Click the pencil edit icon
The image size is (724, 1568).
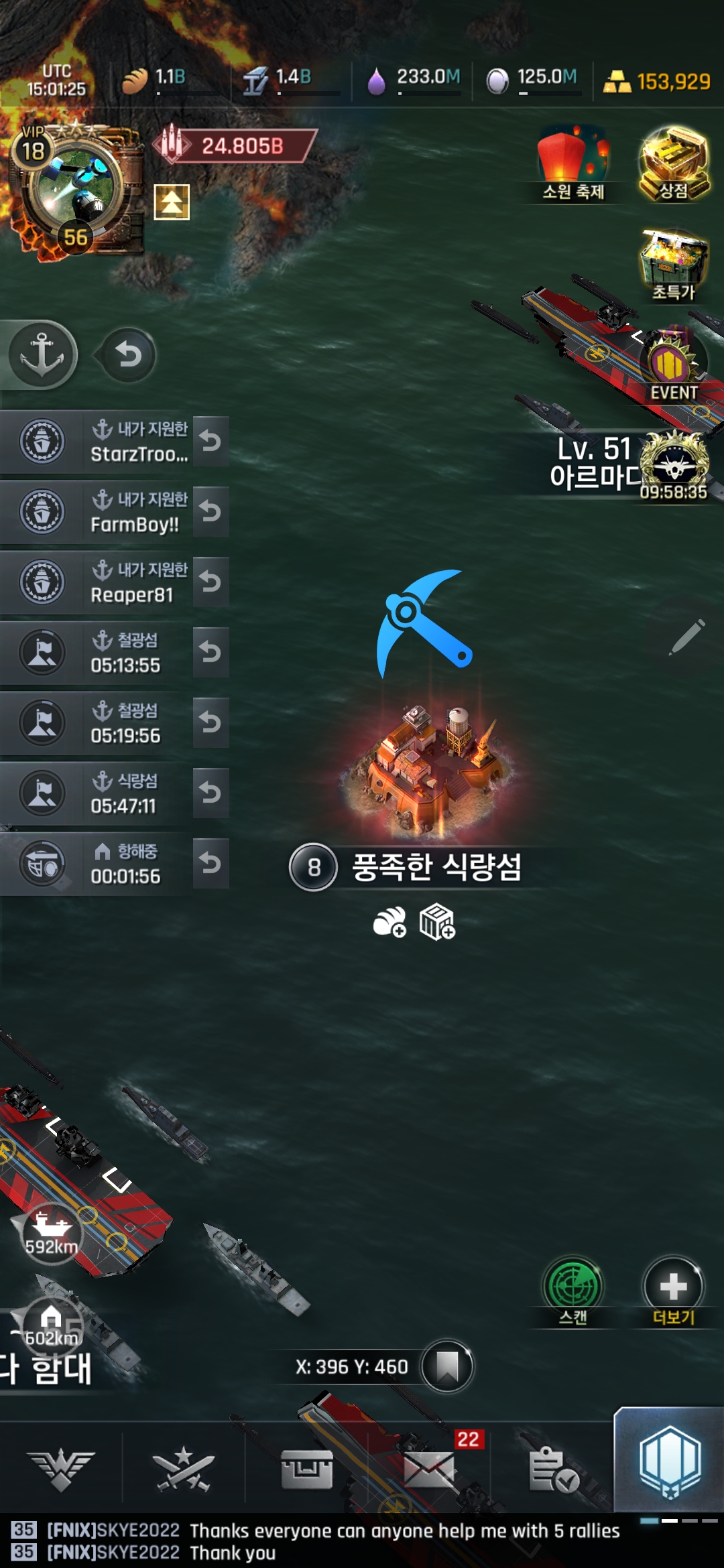pyautogui.click(x=687, y=637)
